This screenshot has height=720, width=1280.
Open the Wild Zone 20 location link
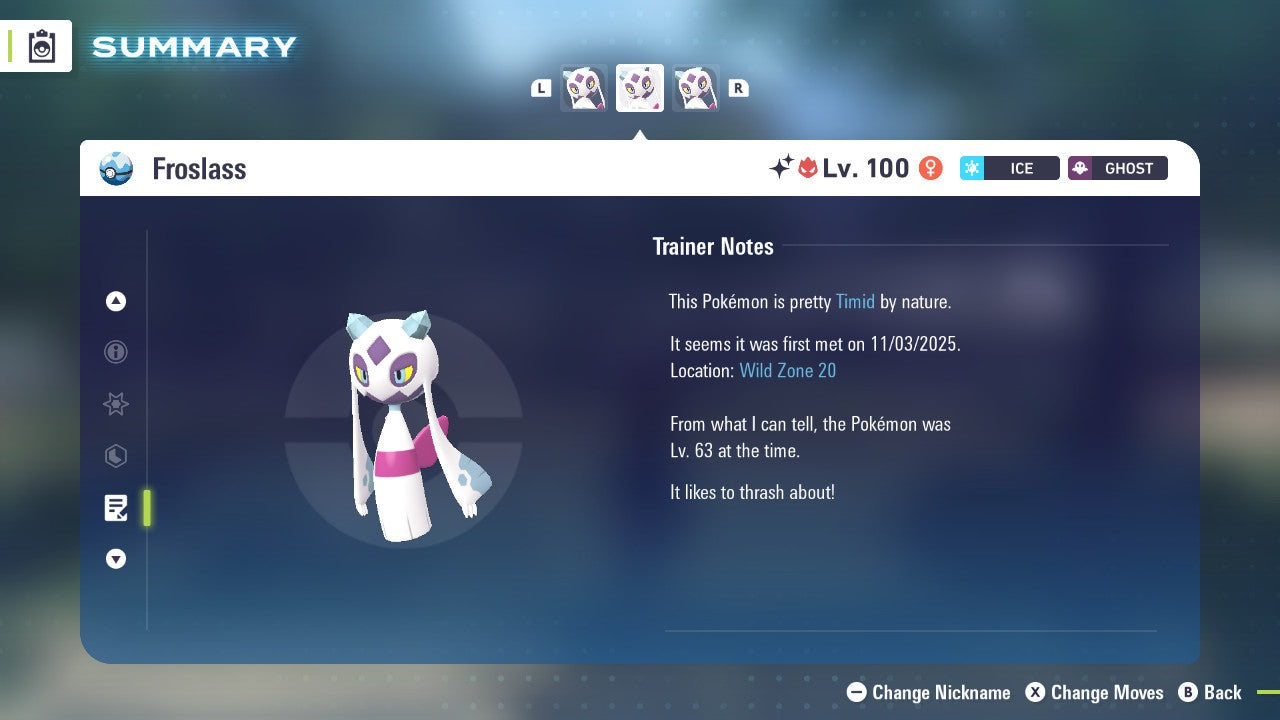pos(788,370)
